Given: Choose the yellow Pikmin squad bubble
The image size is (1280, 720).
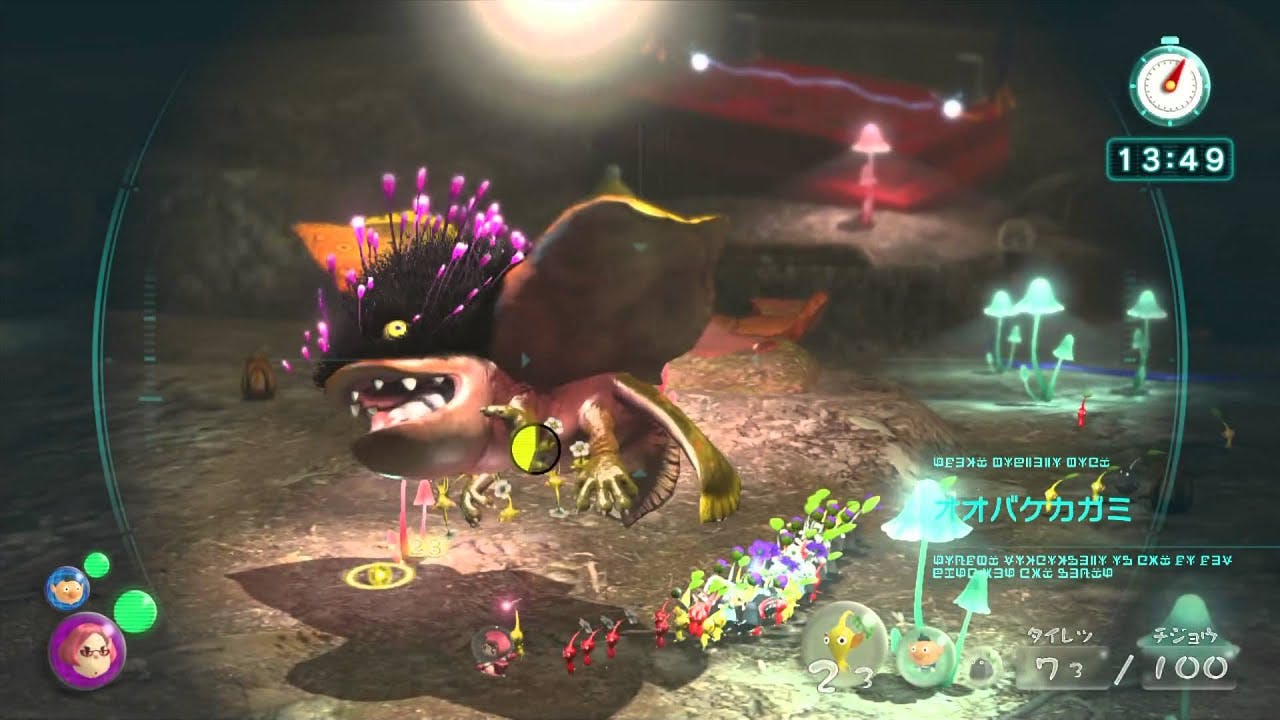Looking at the screenshot, I should 843,638.
